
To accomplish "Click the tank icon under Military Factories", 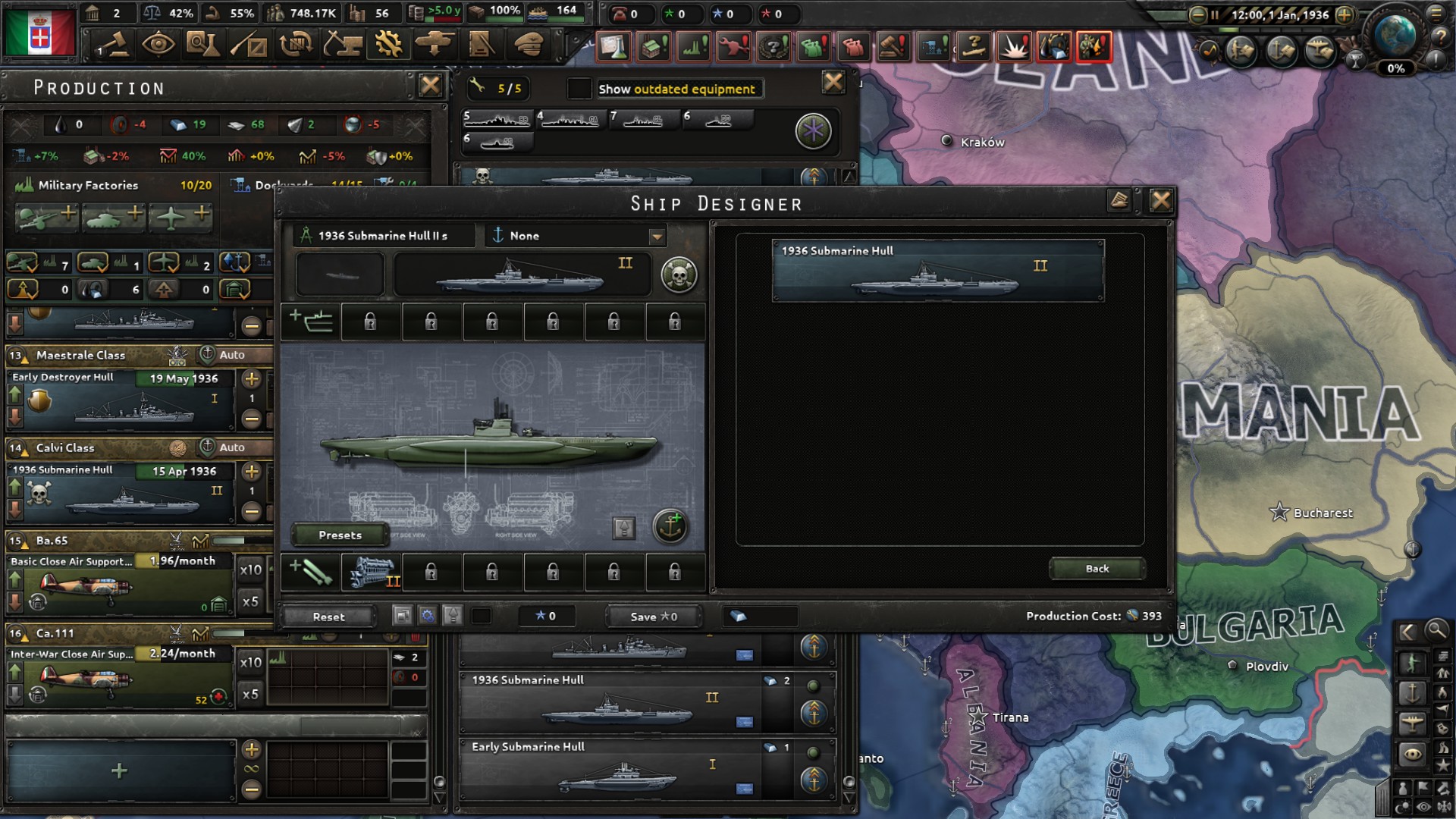I will [x=111, y=215].
